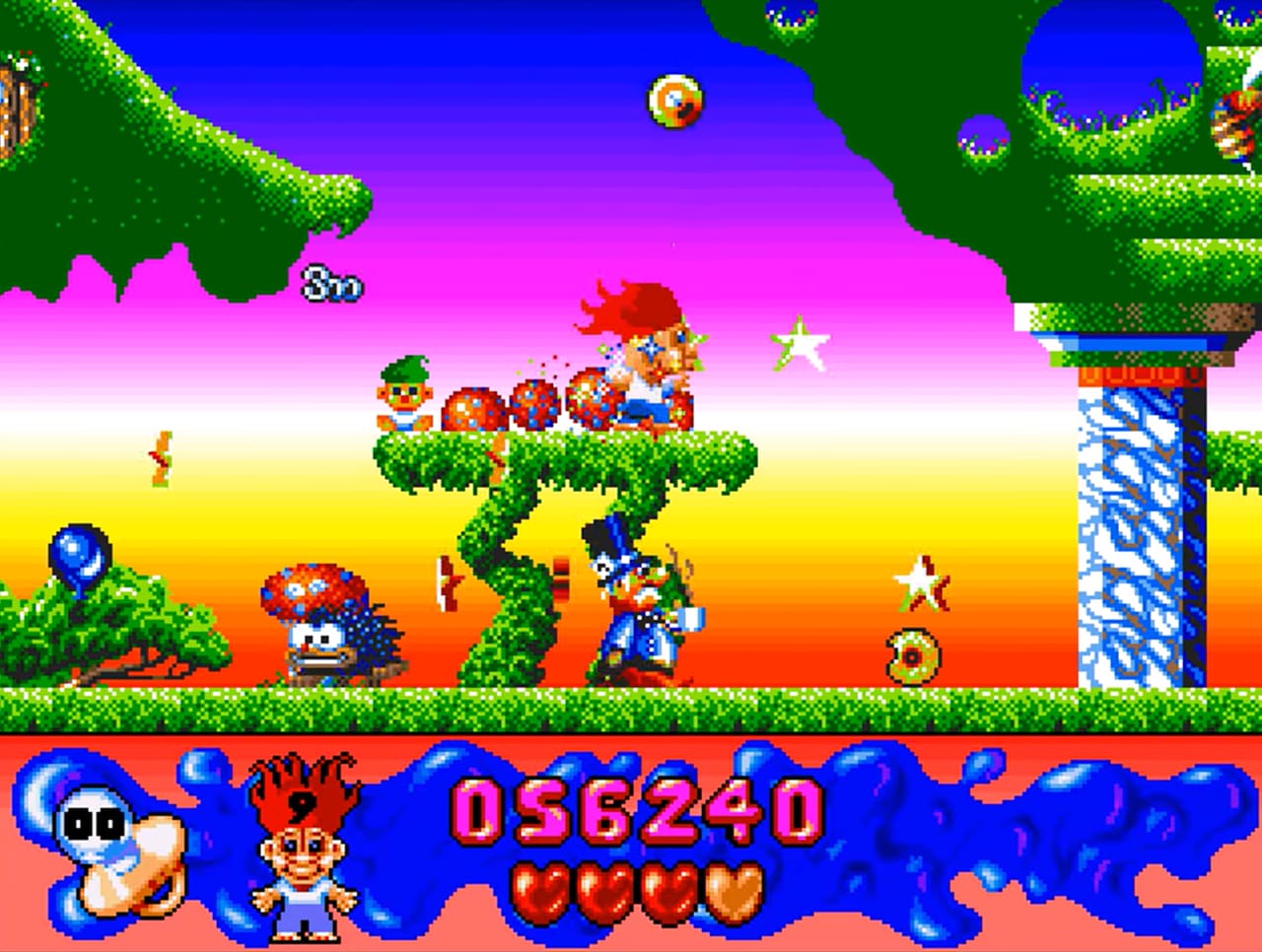Click the white star beside the troll's head

tap(802, 345)
